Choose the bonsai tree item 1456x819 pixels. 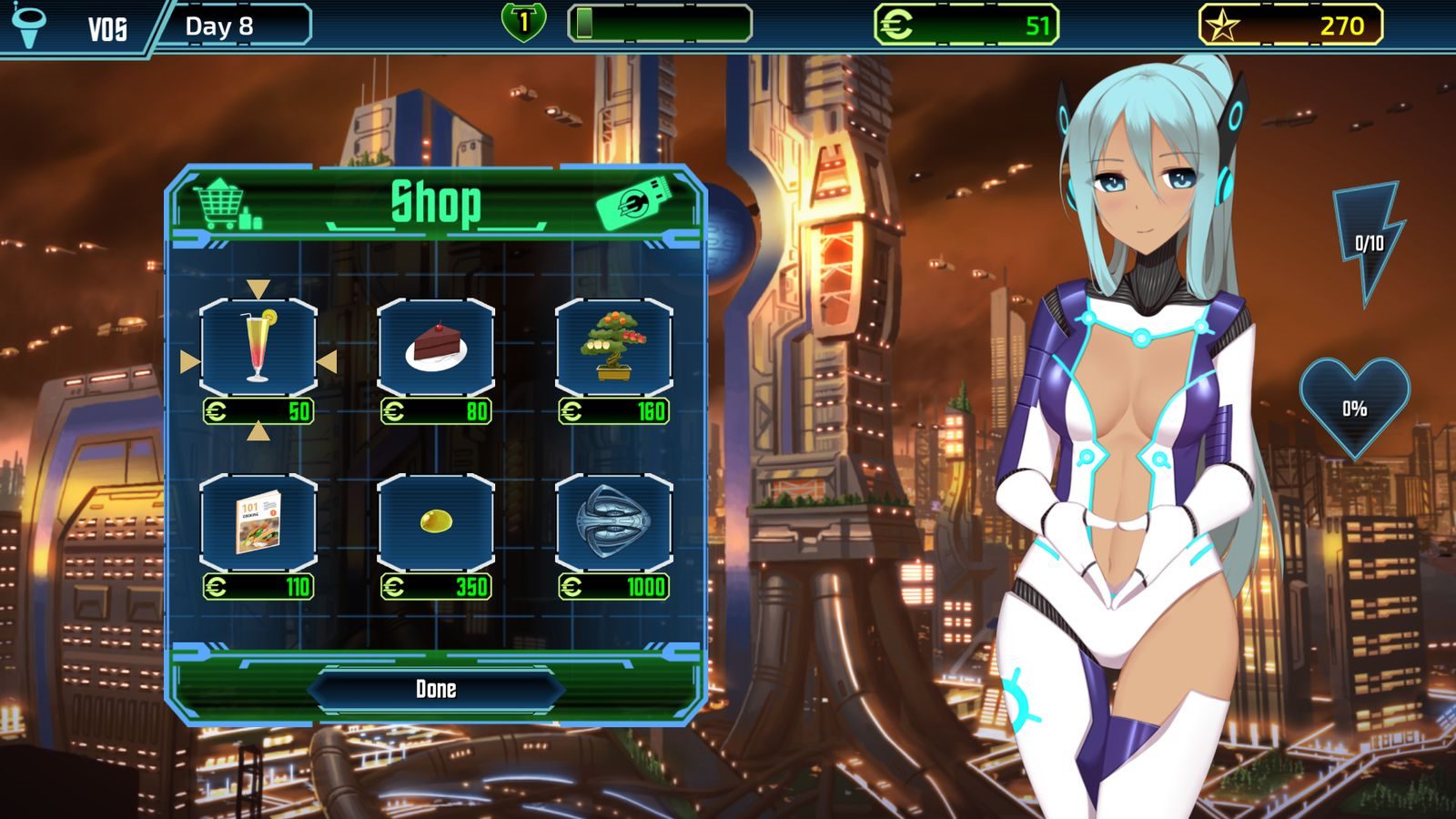click(x=613, y=348)
